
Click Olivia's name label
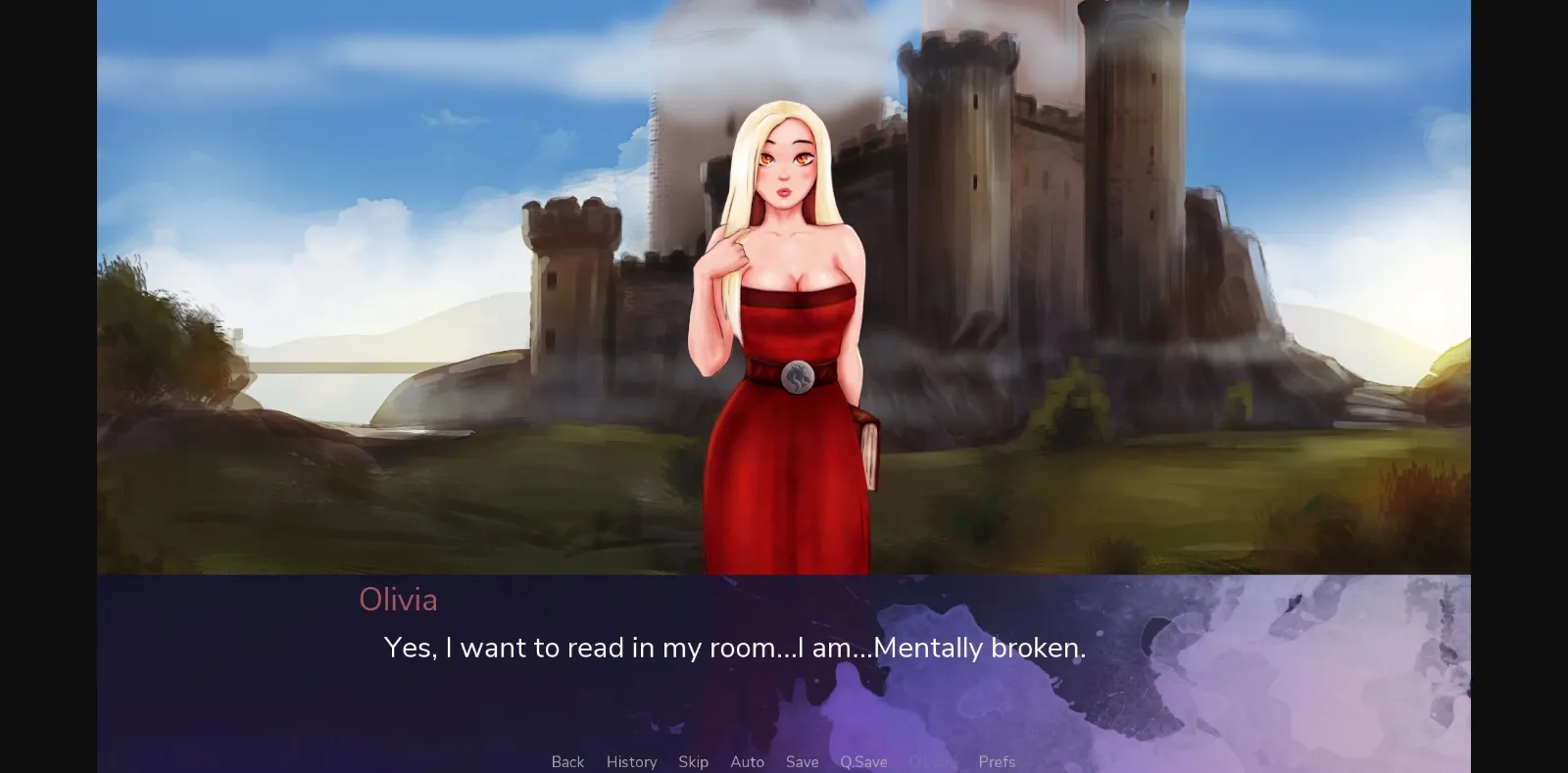(398, 600)
